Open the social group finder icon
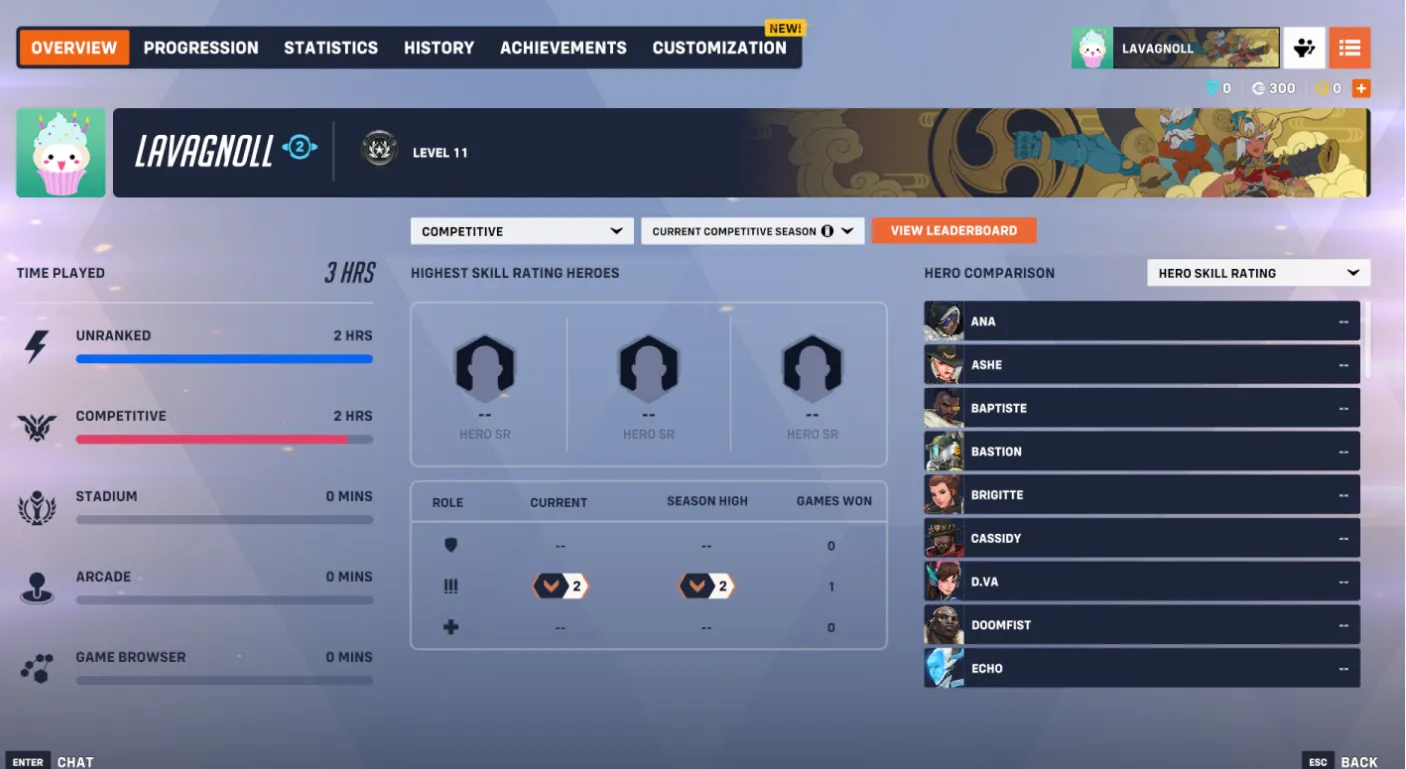The image size is (1406, 769). click(1304, 47)
